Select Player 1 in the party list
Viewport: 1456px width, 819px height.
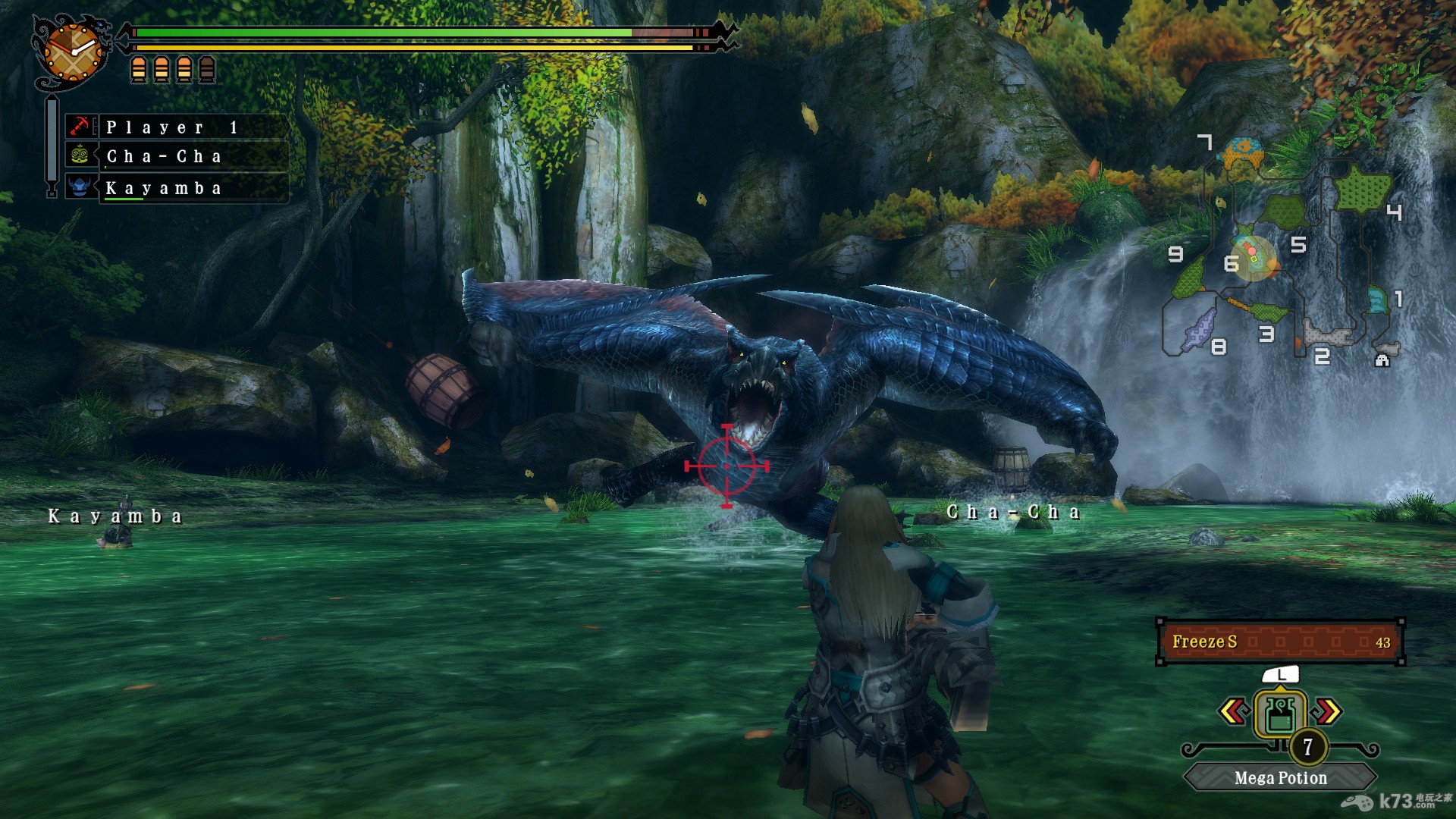tap(176, 127)
